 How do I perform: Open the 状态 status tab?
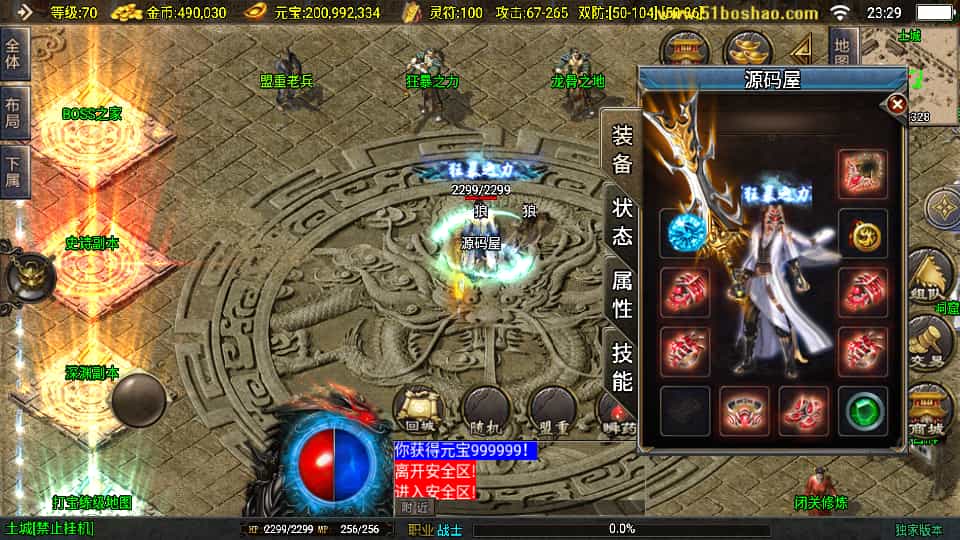click(622, 221)
